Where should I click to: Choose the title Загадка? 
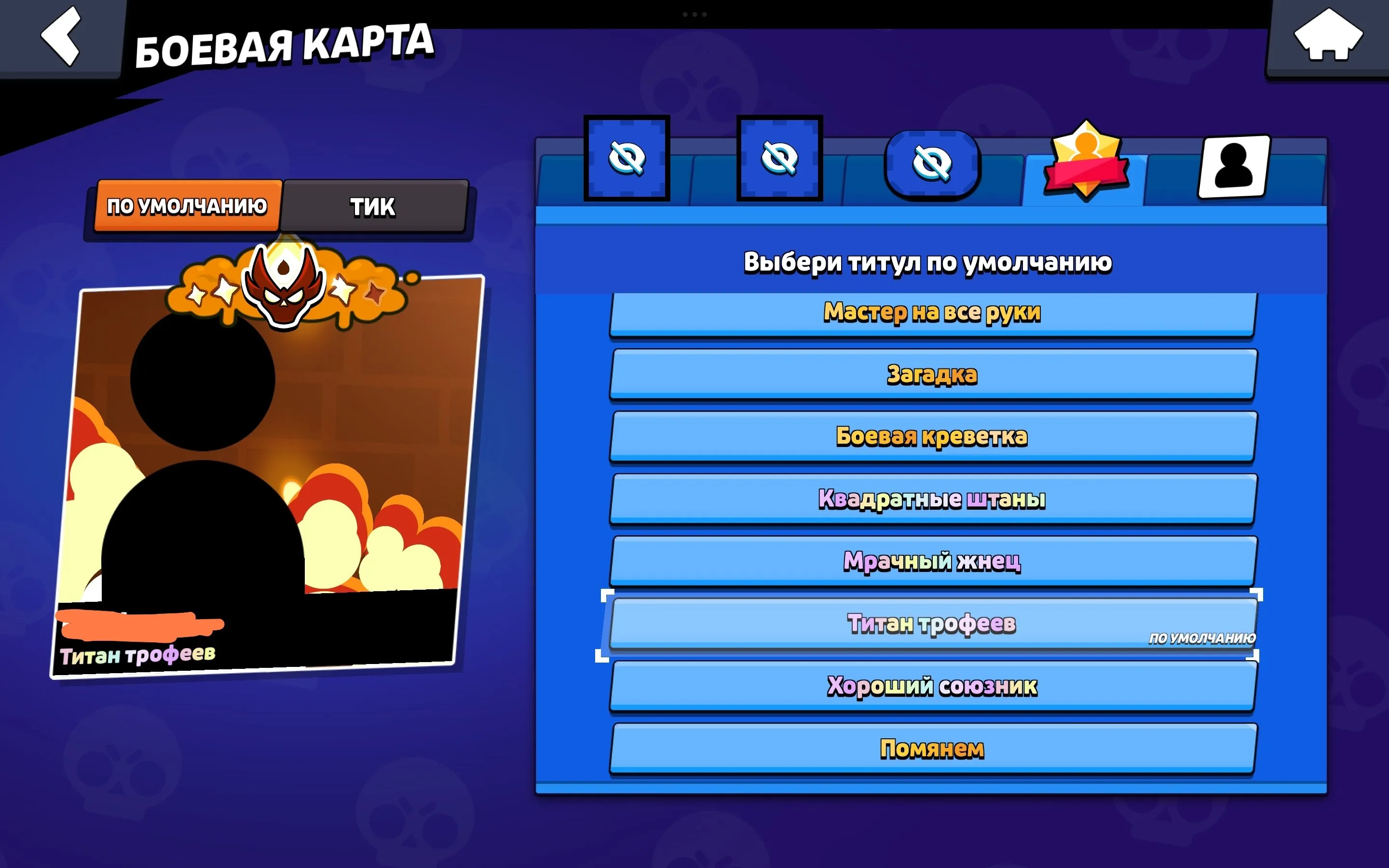pos(932,376)
